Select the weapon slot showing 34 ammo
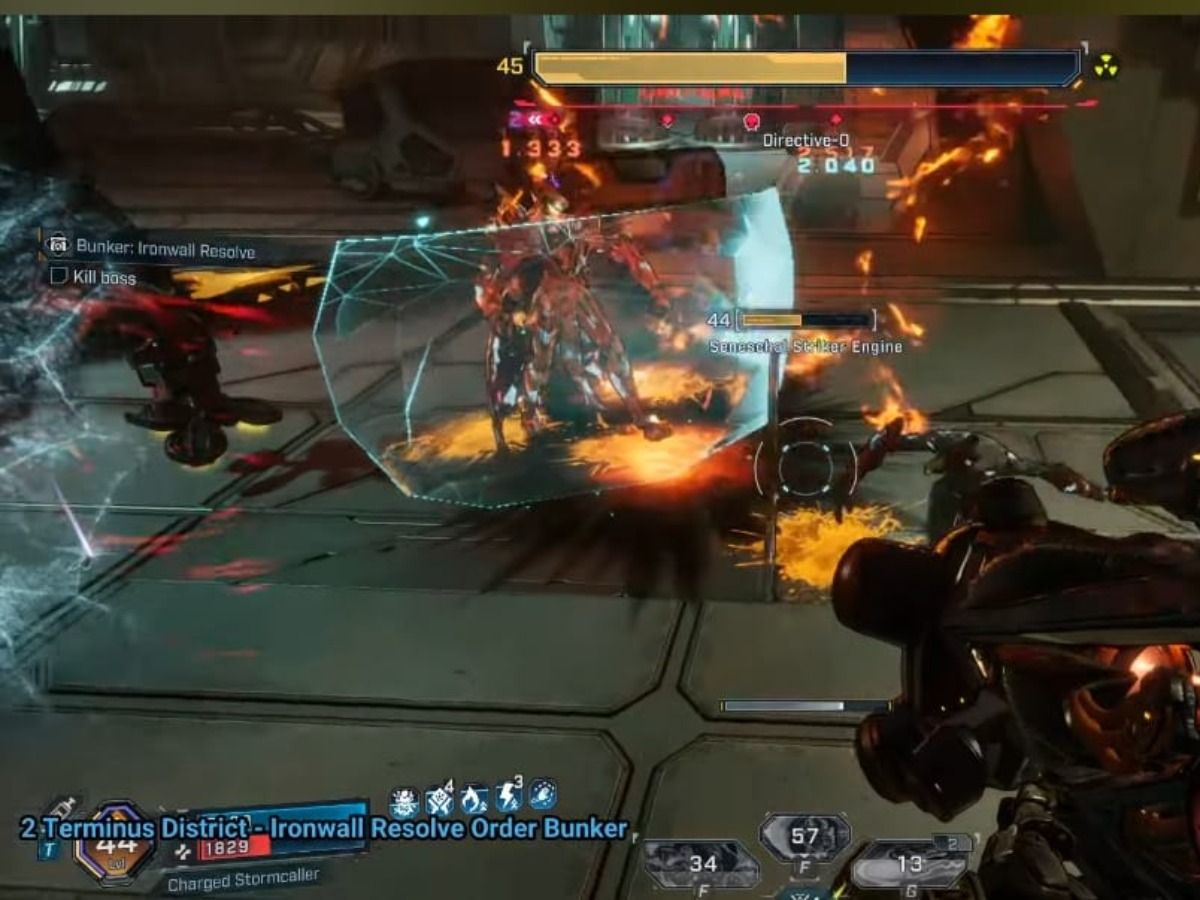Screen dimensions: 1200x900 (x=702, y=864)
